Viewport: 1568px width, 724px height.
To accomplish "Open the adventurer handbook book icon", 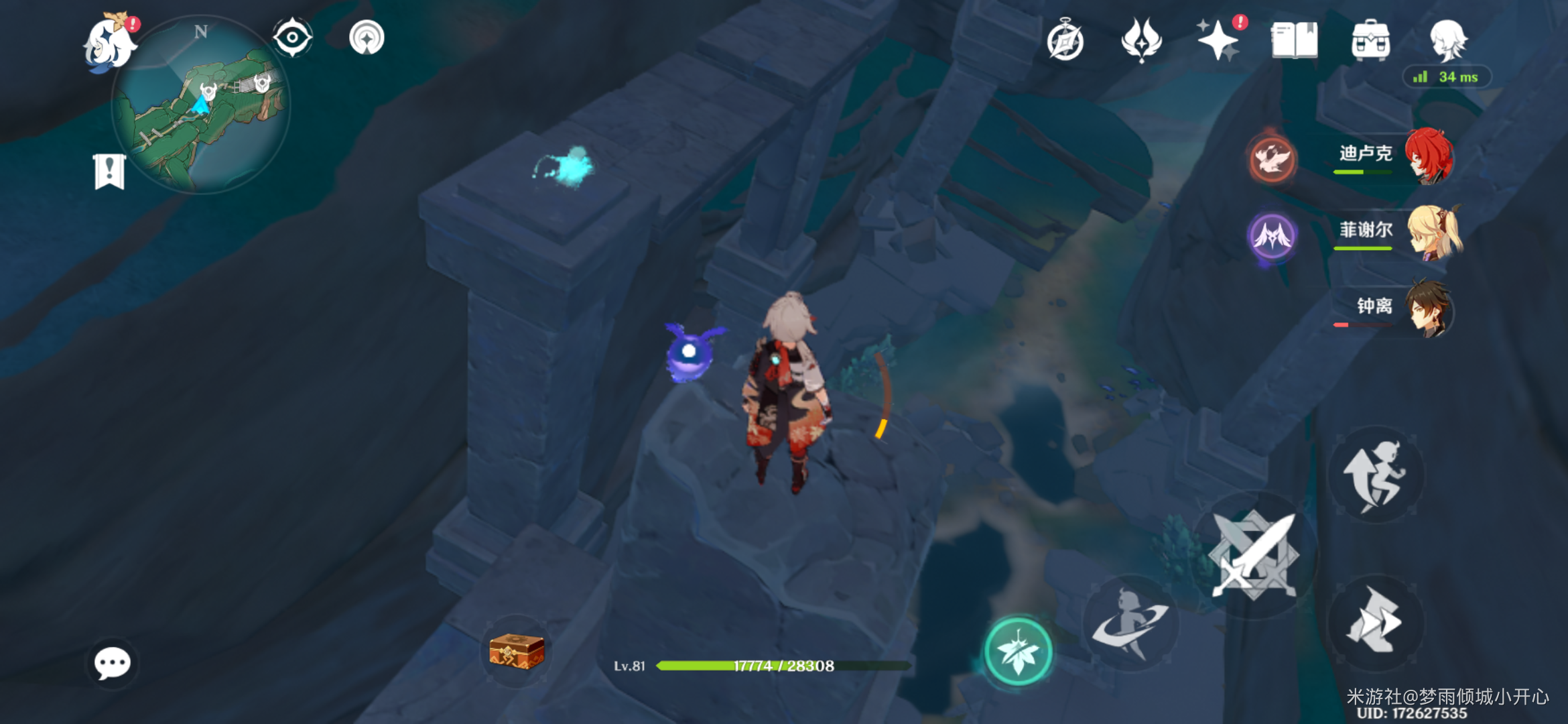I will (1294, 40).
